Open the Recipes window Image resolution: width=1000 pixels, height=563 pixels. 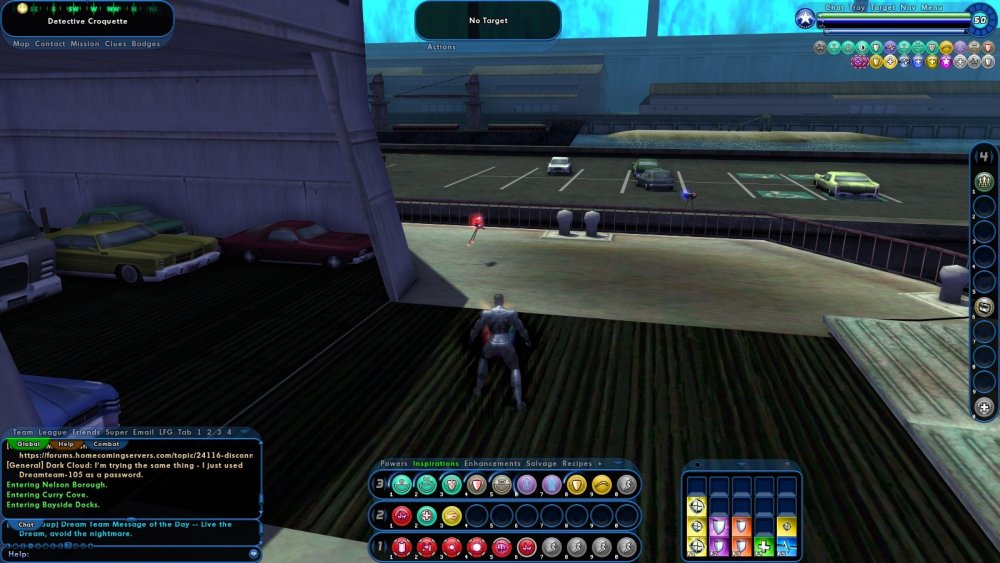(577, 464)
